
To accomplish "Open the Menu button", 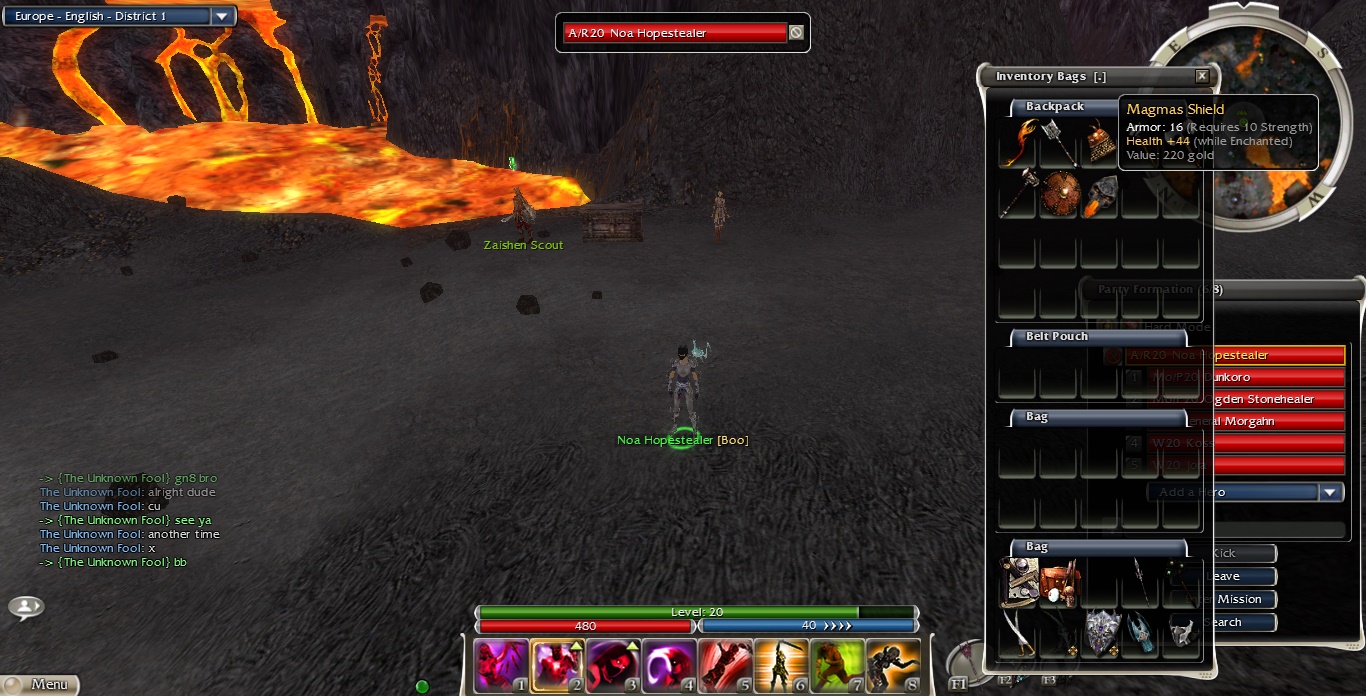I will tap(40, 685).
